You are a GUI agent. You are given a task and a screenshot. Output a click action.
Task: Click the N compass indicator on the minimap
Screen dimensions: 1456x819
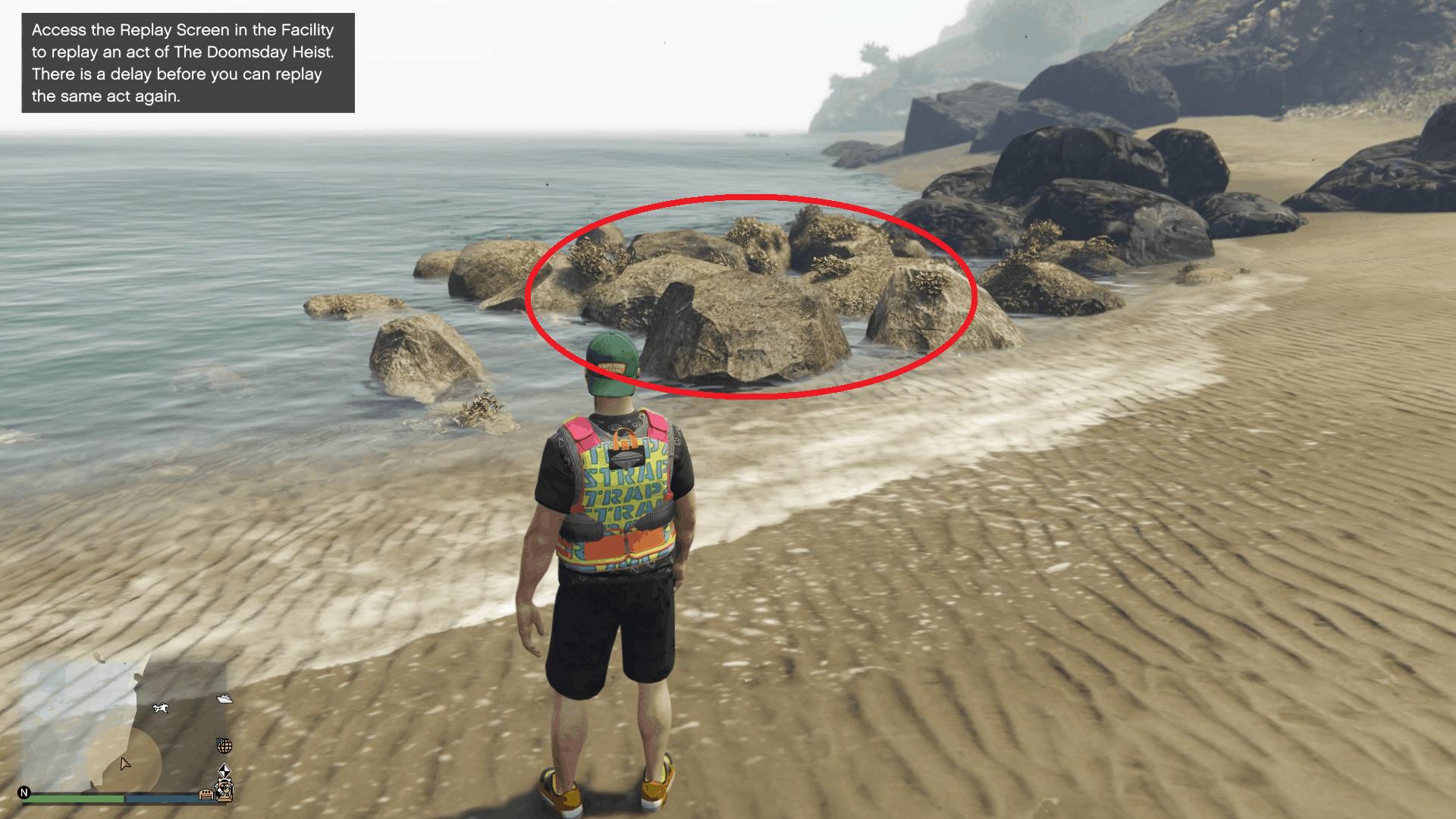click(x=25, y=792)
